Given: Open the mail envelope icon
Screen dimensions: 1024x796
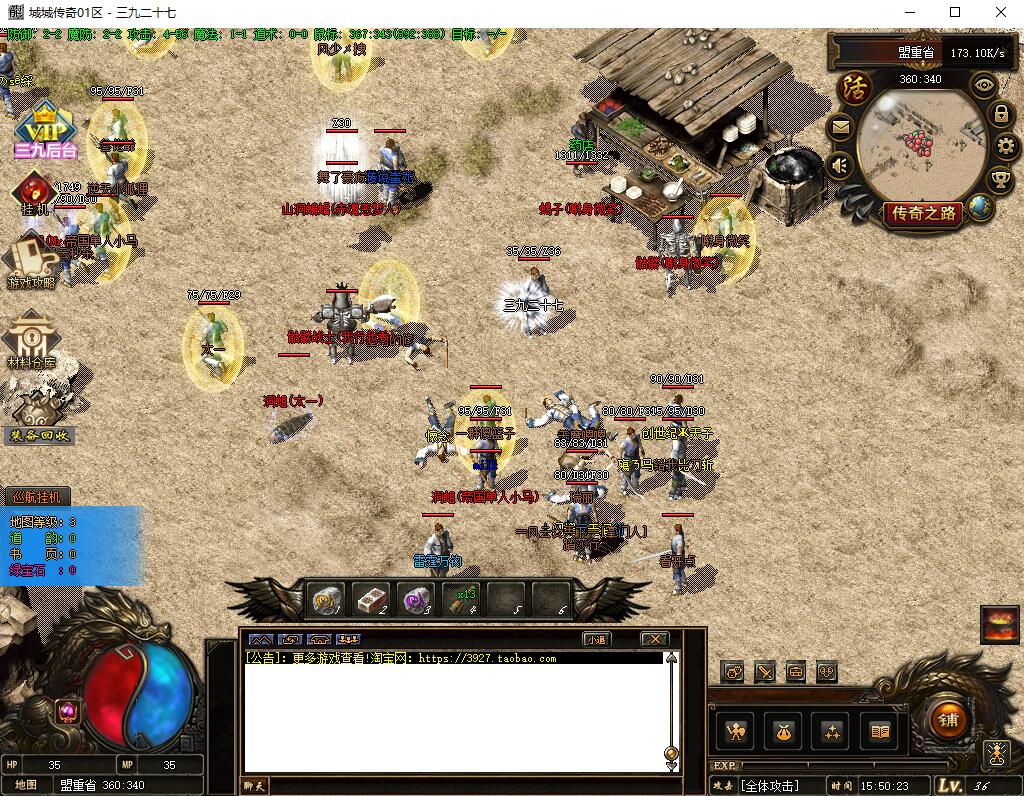Looking at the screenshot, I should (840, 127).
